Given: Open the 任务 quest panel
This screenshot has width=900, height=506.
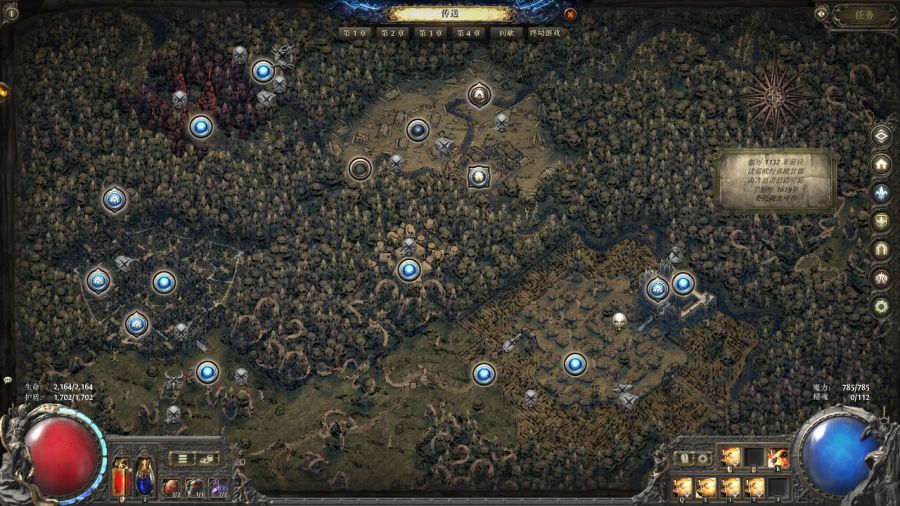Looking at the screenshot, I should coord(864,15).
